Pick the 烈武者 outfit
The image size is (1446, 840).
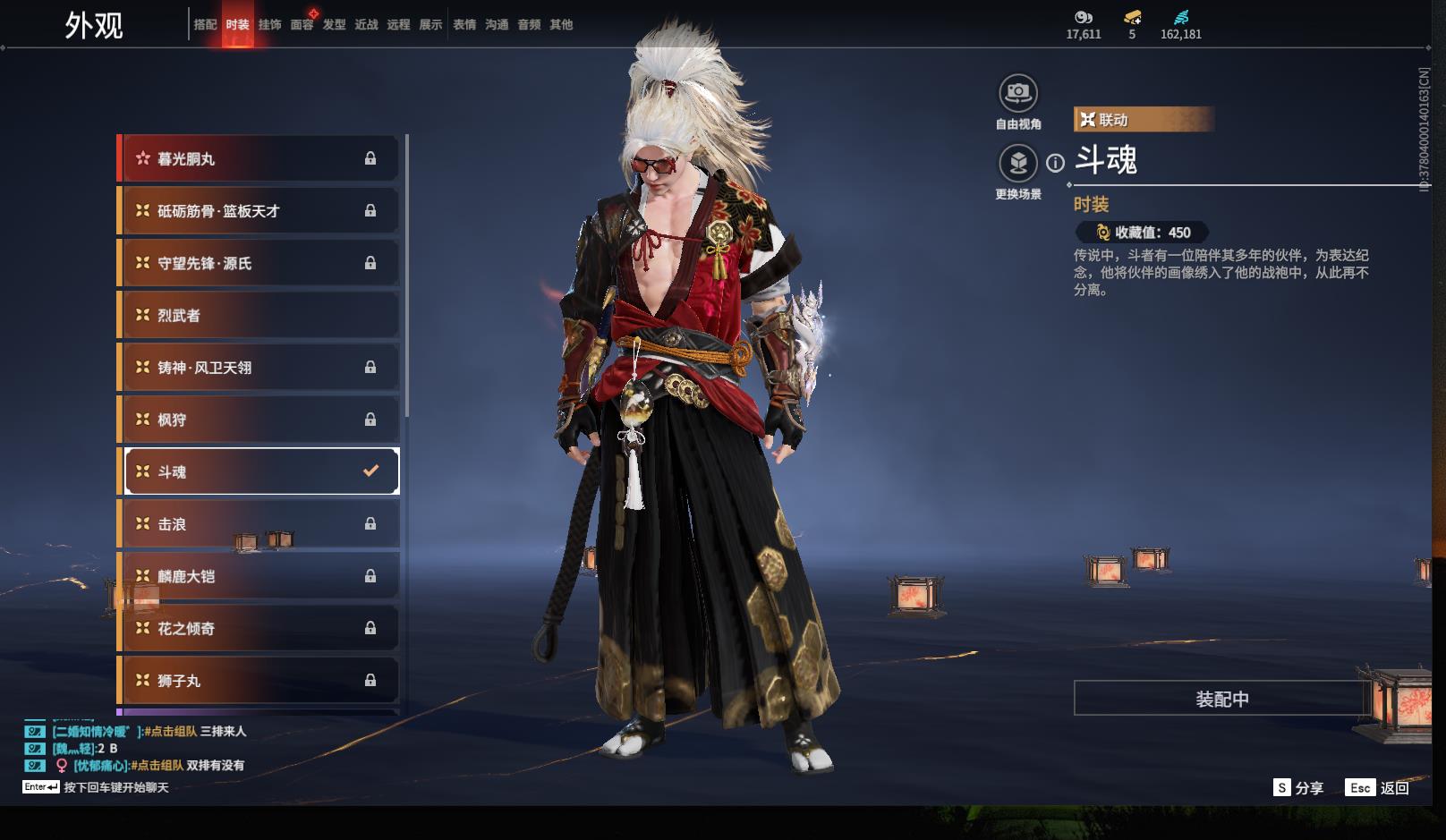pos(259,316)
